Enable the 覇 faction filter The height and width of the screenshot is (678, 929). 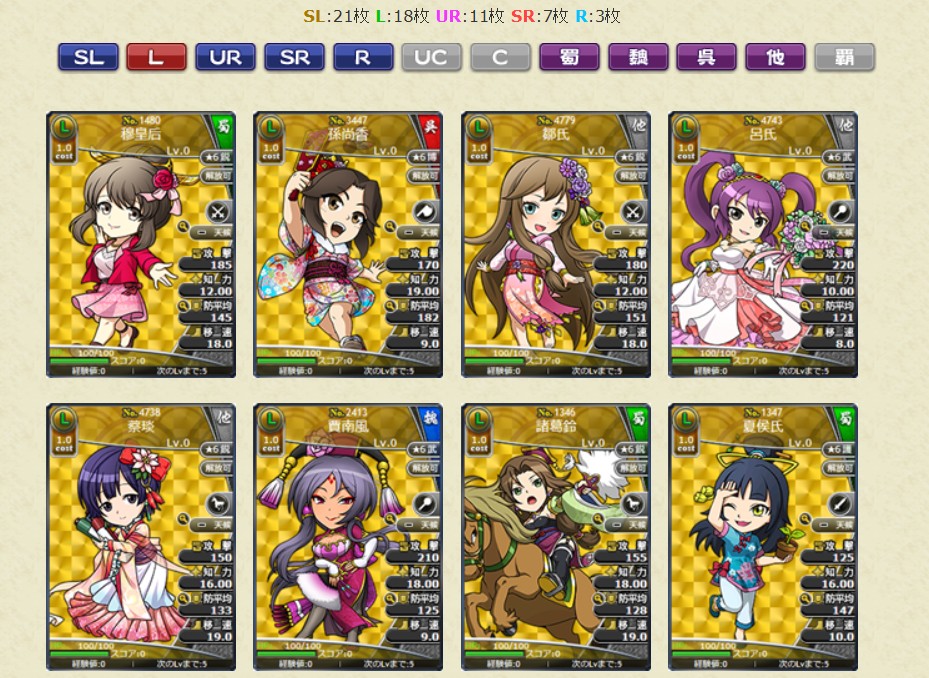[844, 57]
